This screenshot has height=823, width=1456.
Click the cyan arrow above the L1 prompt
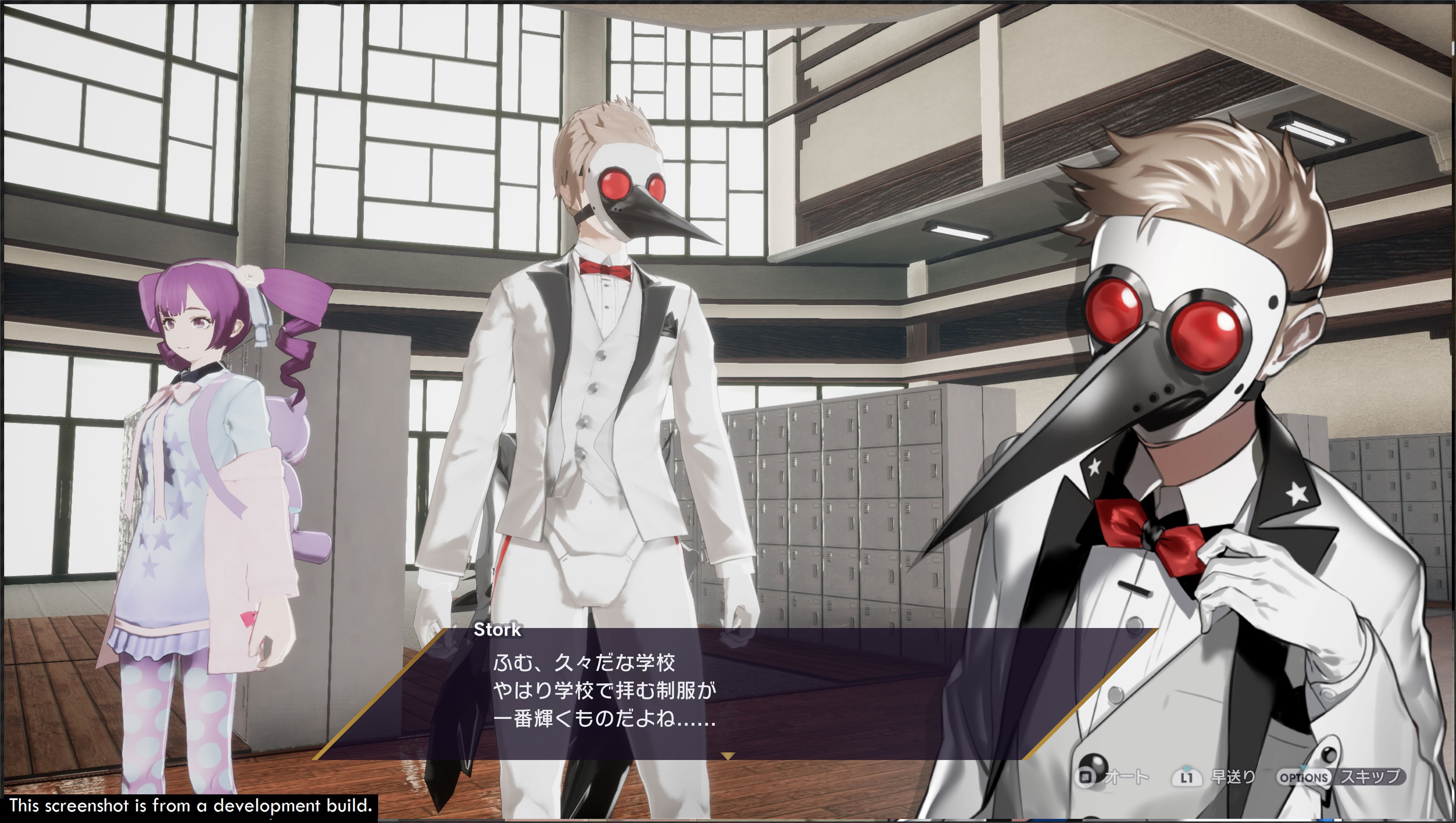1187,769
